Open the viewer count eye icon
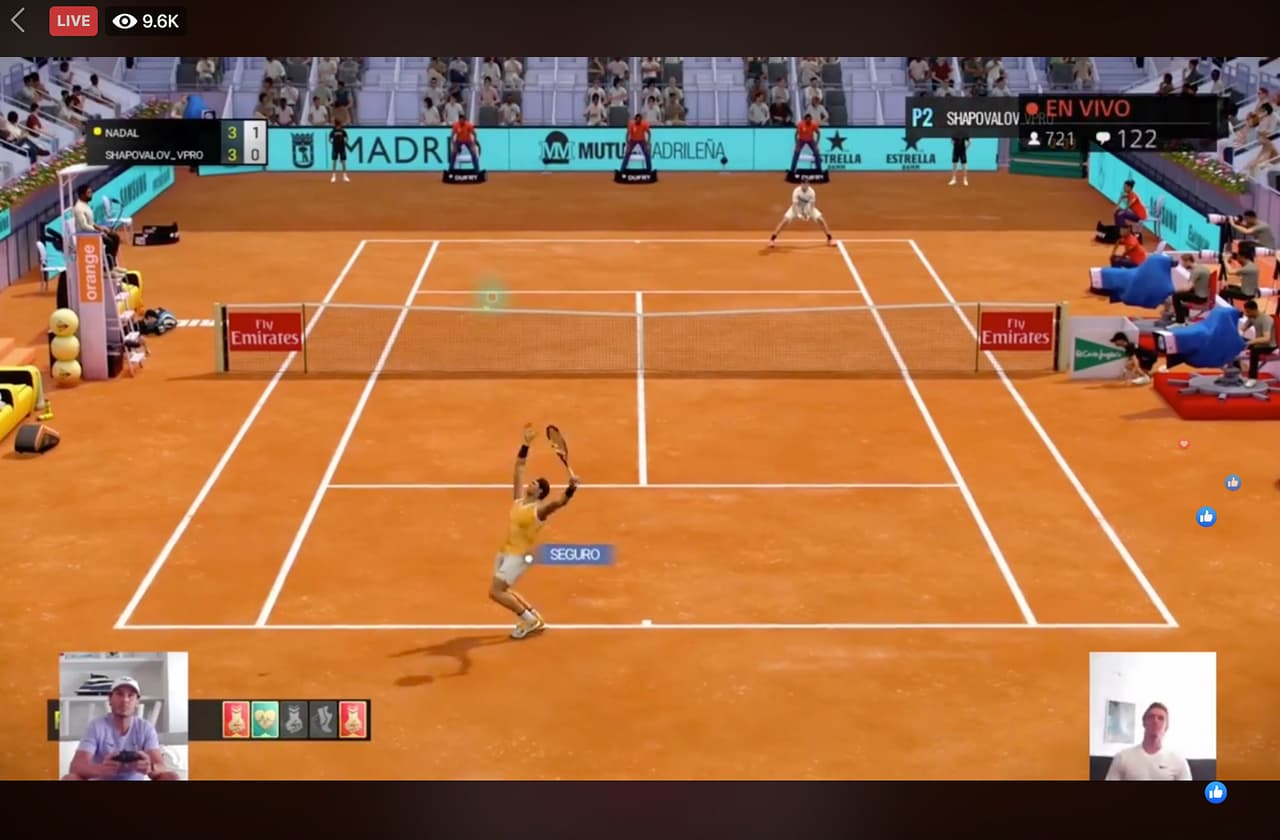The height and width of the screenshot is (840, 1280). point(122,20)
